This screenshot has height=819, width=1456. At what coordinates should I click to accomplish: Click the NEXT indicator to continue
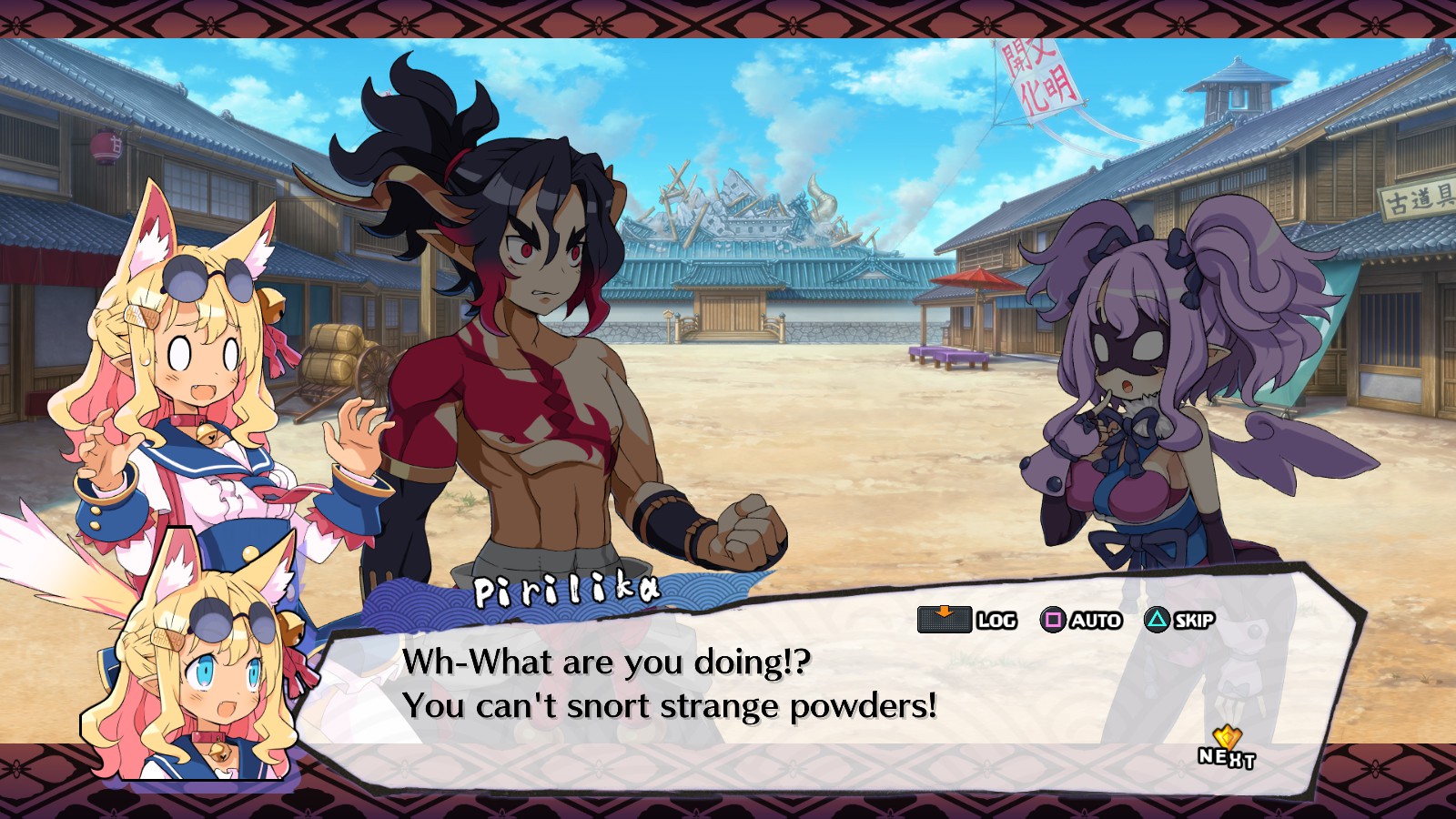[x=1226, y=750]
